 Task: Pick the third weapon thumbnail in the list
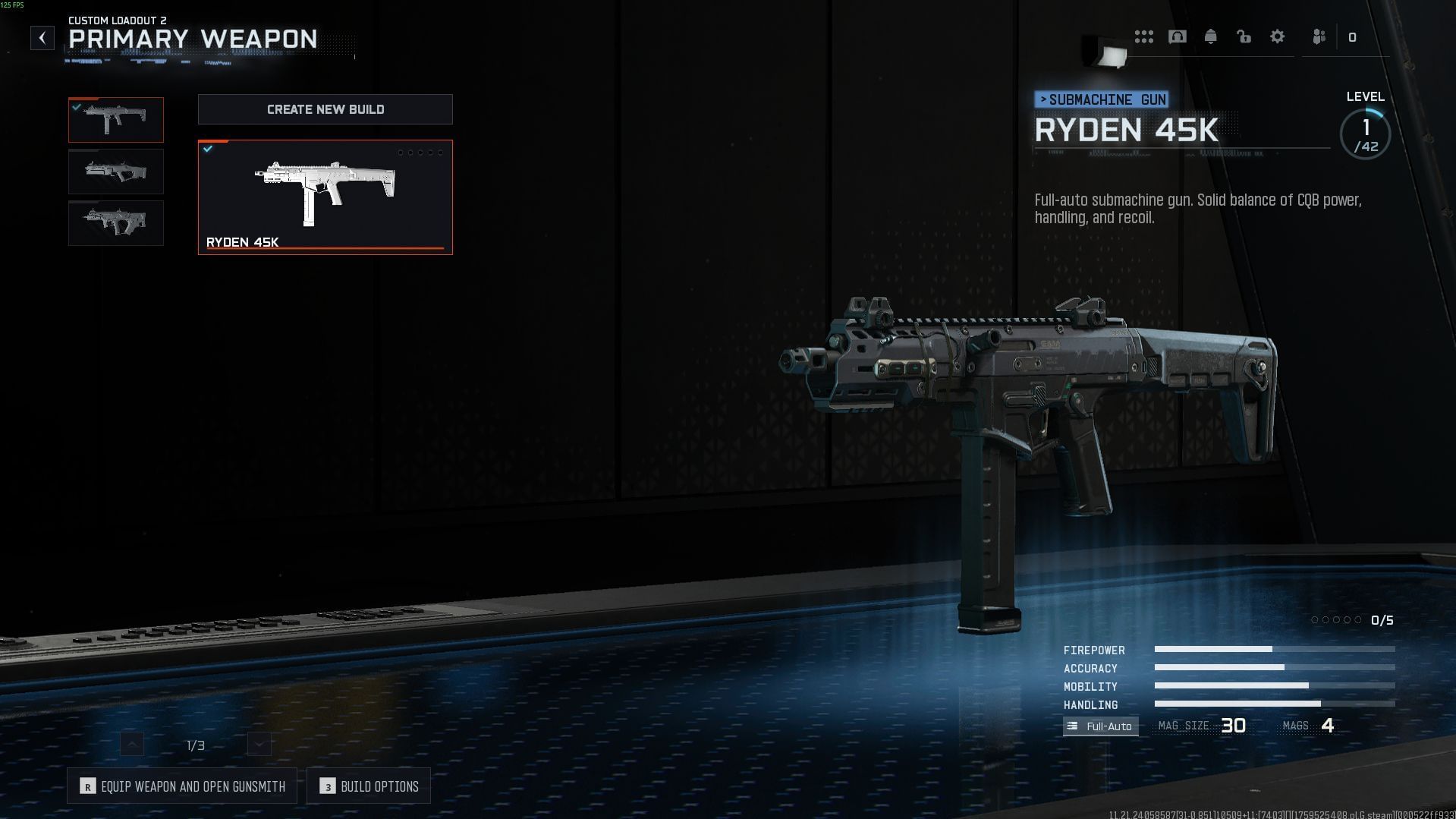[116, 223]
